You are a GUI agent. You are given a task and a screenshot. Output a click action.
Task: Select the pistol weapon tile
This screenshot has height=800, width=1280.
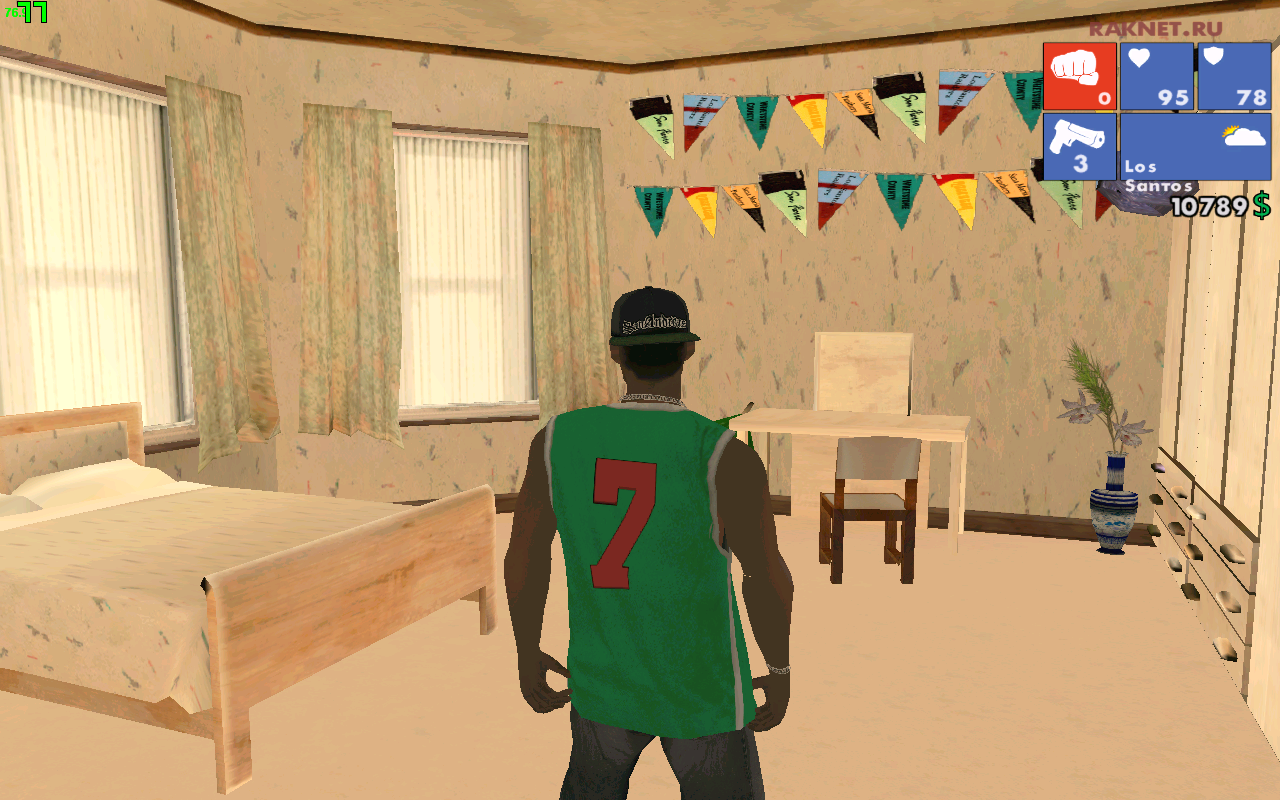[1080, 146]
